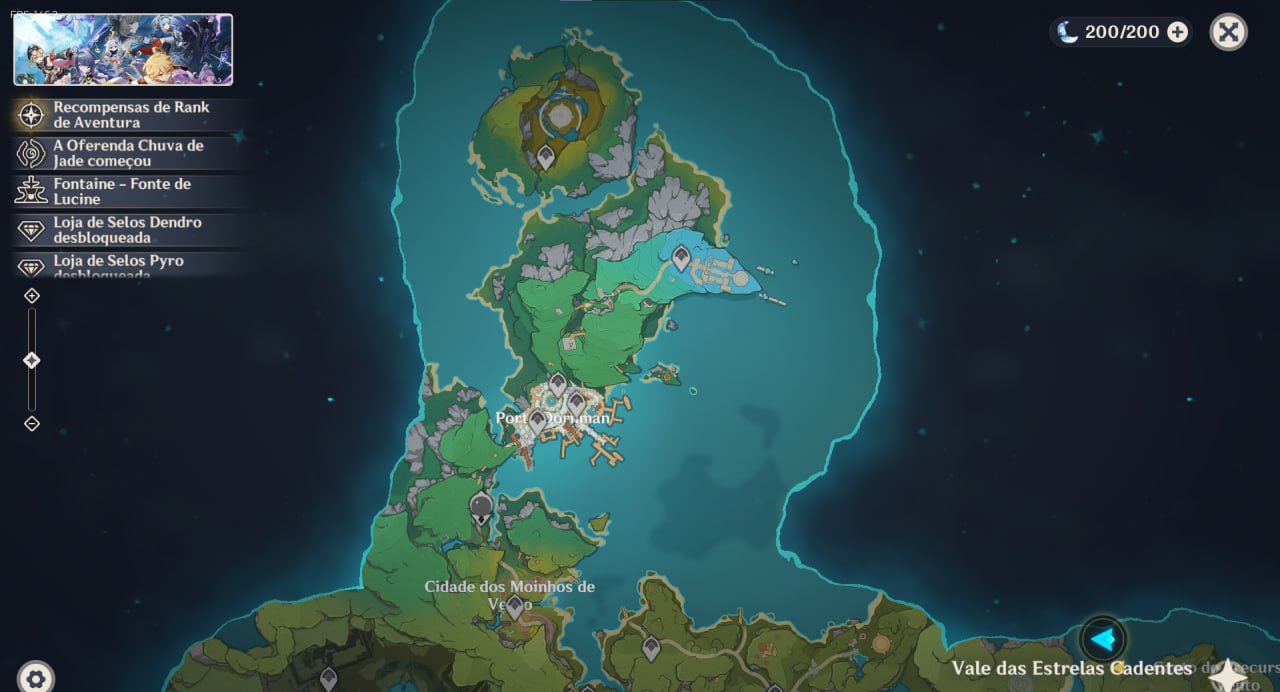The height and width of the screenshot is (692, 1280).
Task: Close the map with the X button
Action: [x=1228, y=32]
